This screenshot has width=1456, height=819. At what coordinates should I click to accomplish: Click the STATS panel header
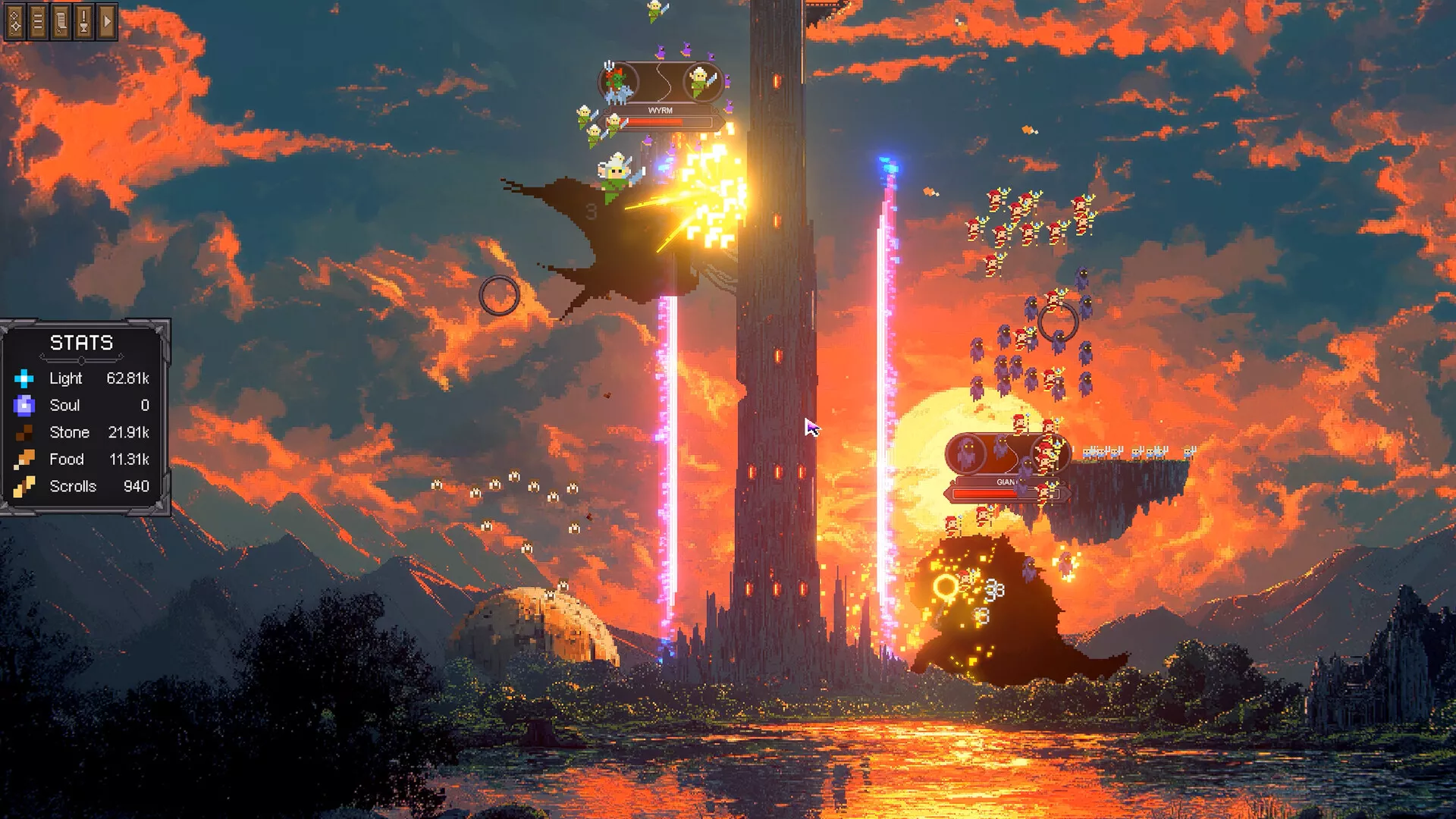click(80, 343)
